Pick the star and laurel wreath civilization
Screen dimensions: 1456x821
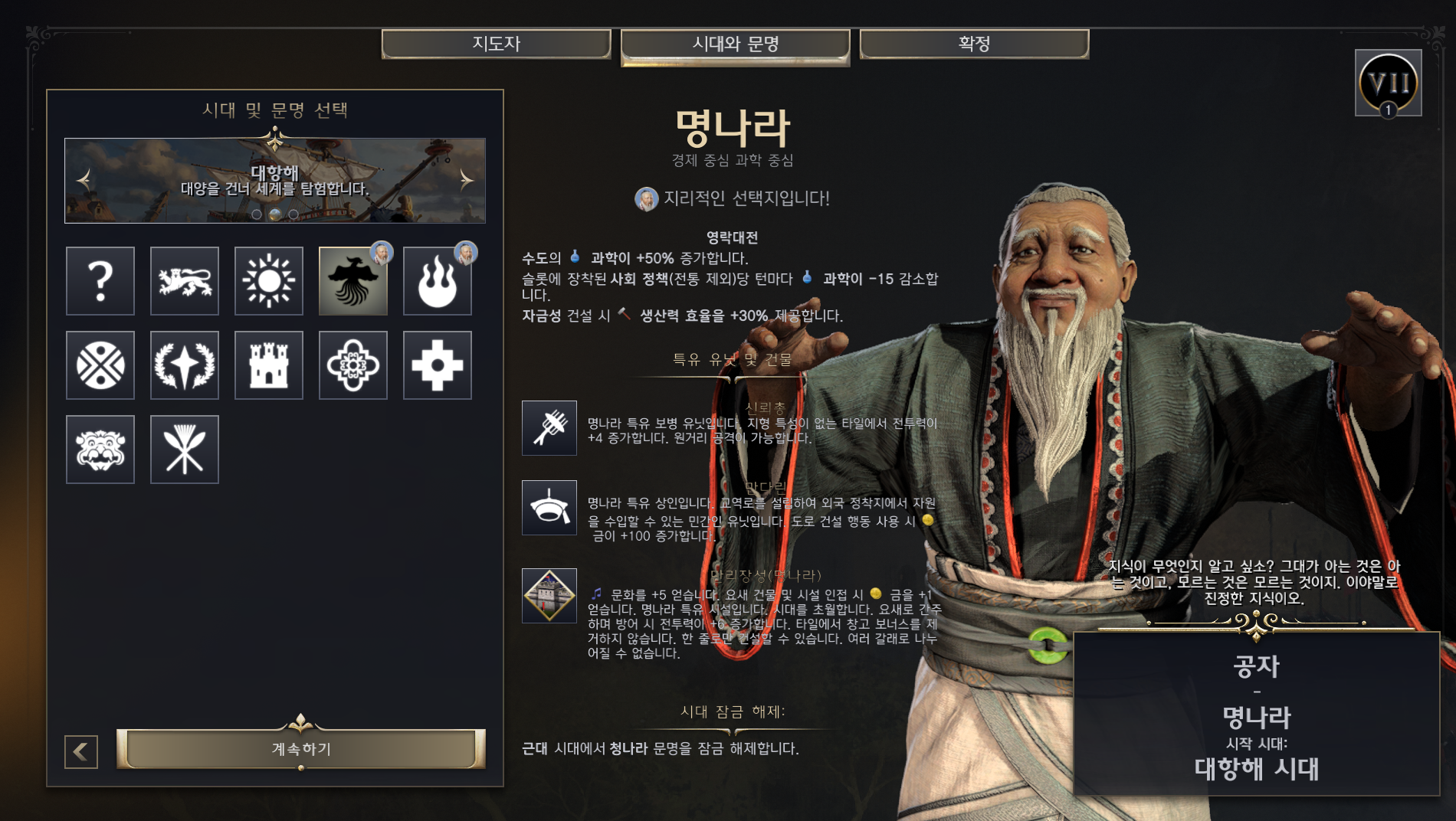(x=185, y=365)
